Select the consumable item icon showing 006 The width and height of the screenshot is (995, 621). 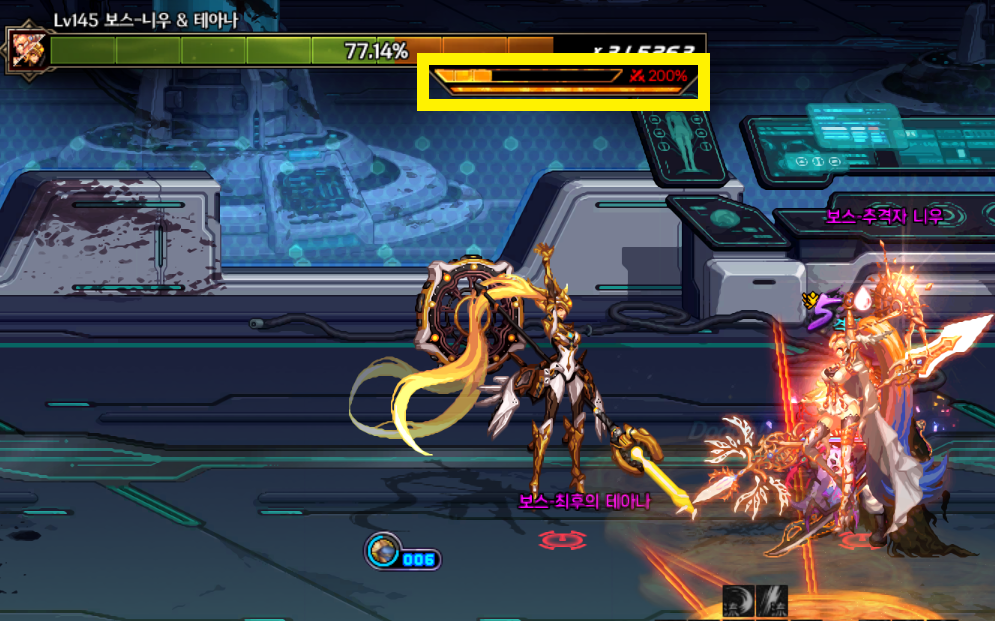[x=382, y=552]
